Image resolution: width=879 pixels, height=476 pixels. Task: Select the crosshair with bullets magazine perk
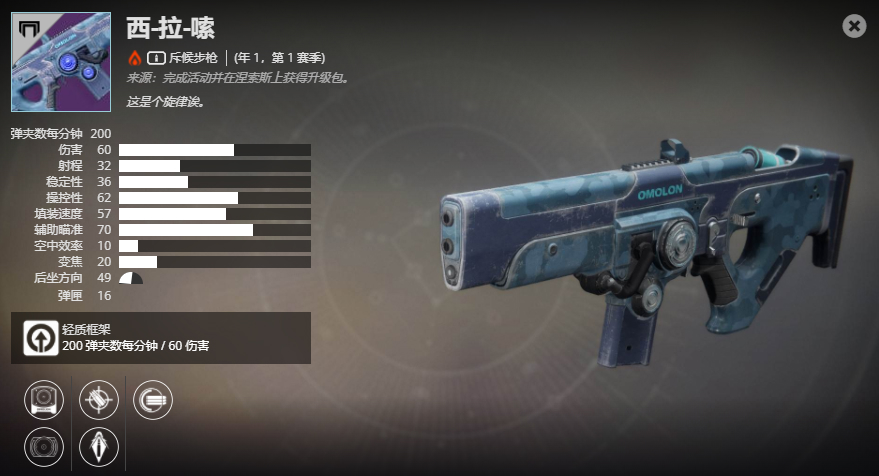pos(99,400)
